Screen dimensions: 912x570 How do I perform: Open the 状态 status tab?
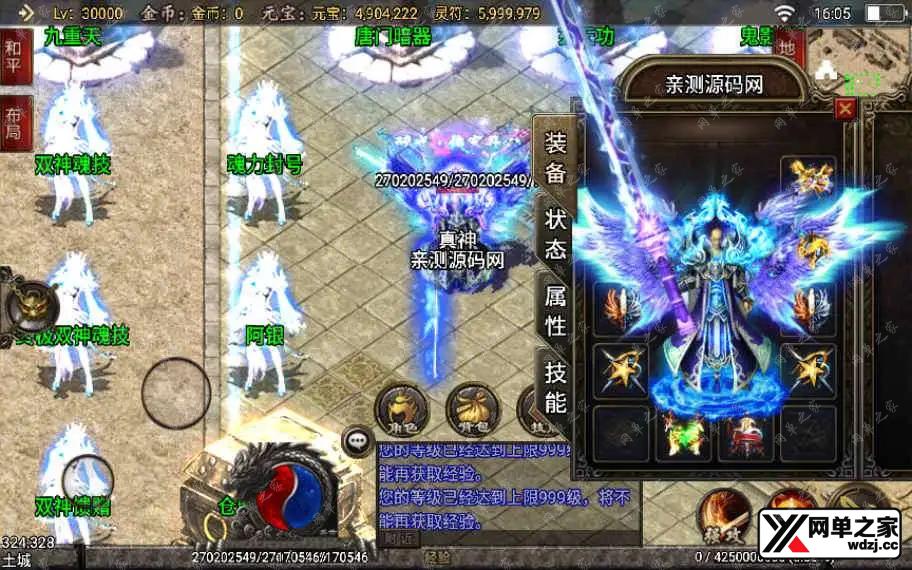click(555, 233)
